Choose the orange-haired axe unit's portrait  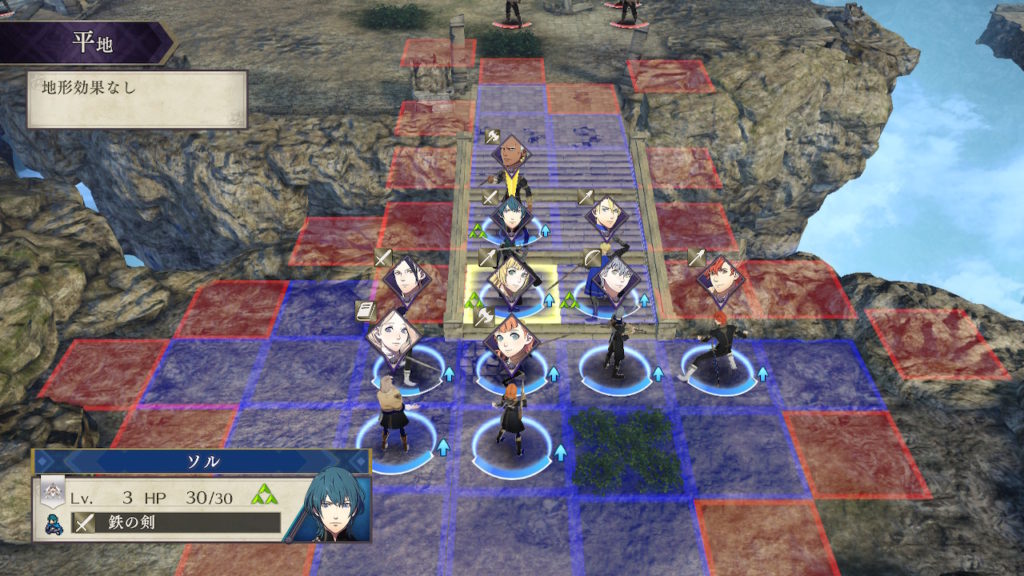[511, 340]
